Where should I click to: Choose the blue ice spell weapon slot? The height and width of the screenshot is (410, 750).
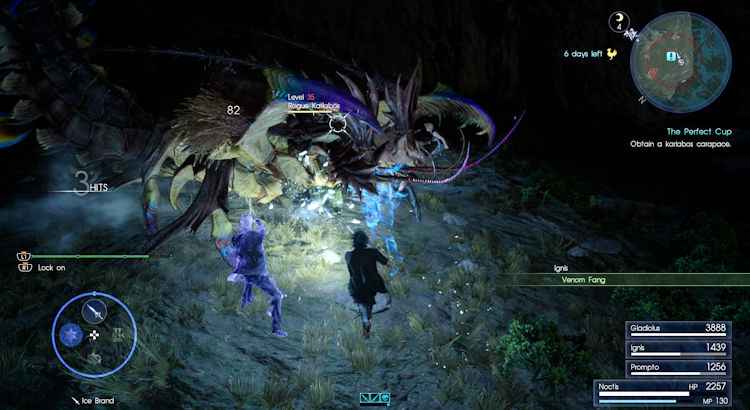click(71, 333)
